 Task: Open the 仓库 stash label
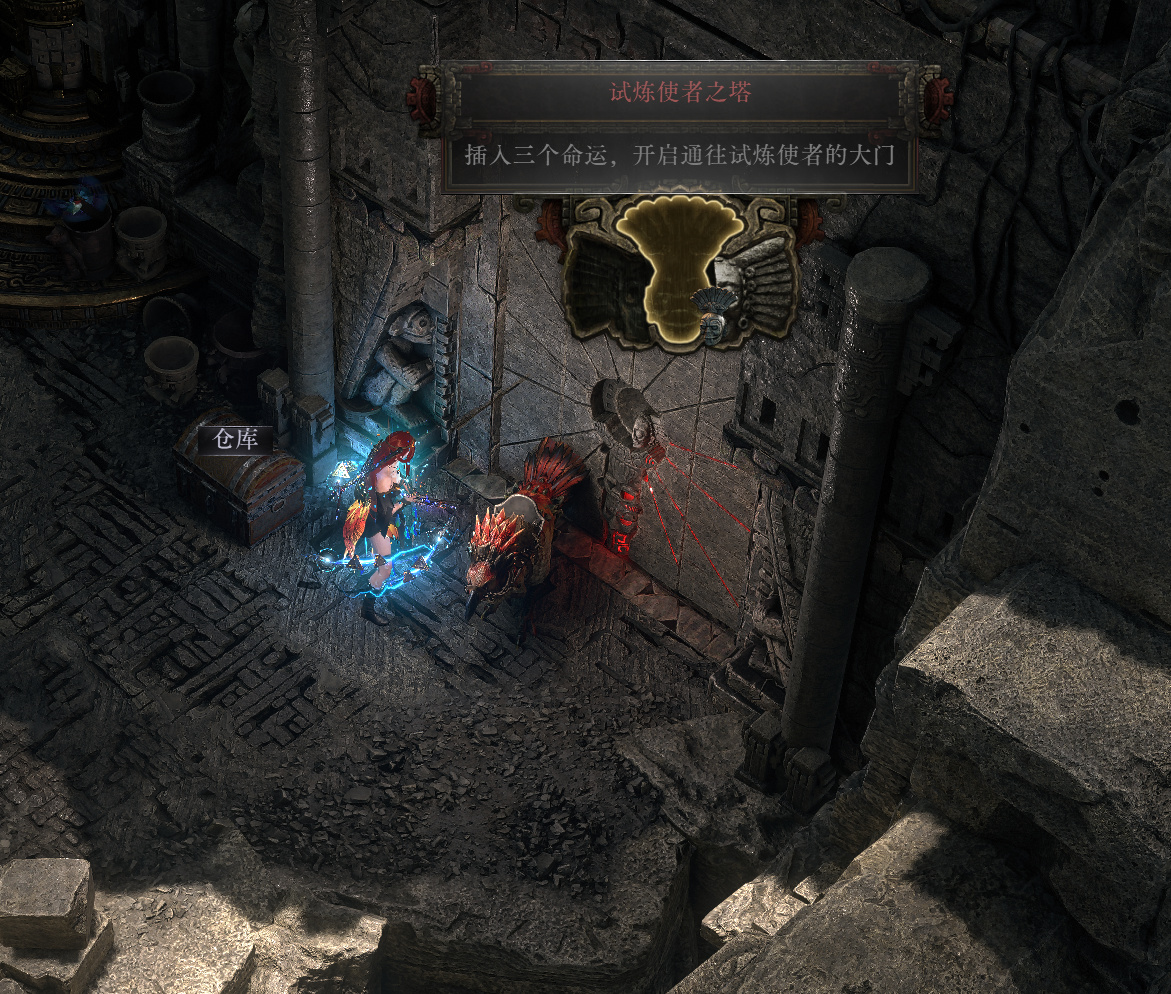[x=236, y=440]
